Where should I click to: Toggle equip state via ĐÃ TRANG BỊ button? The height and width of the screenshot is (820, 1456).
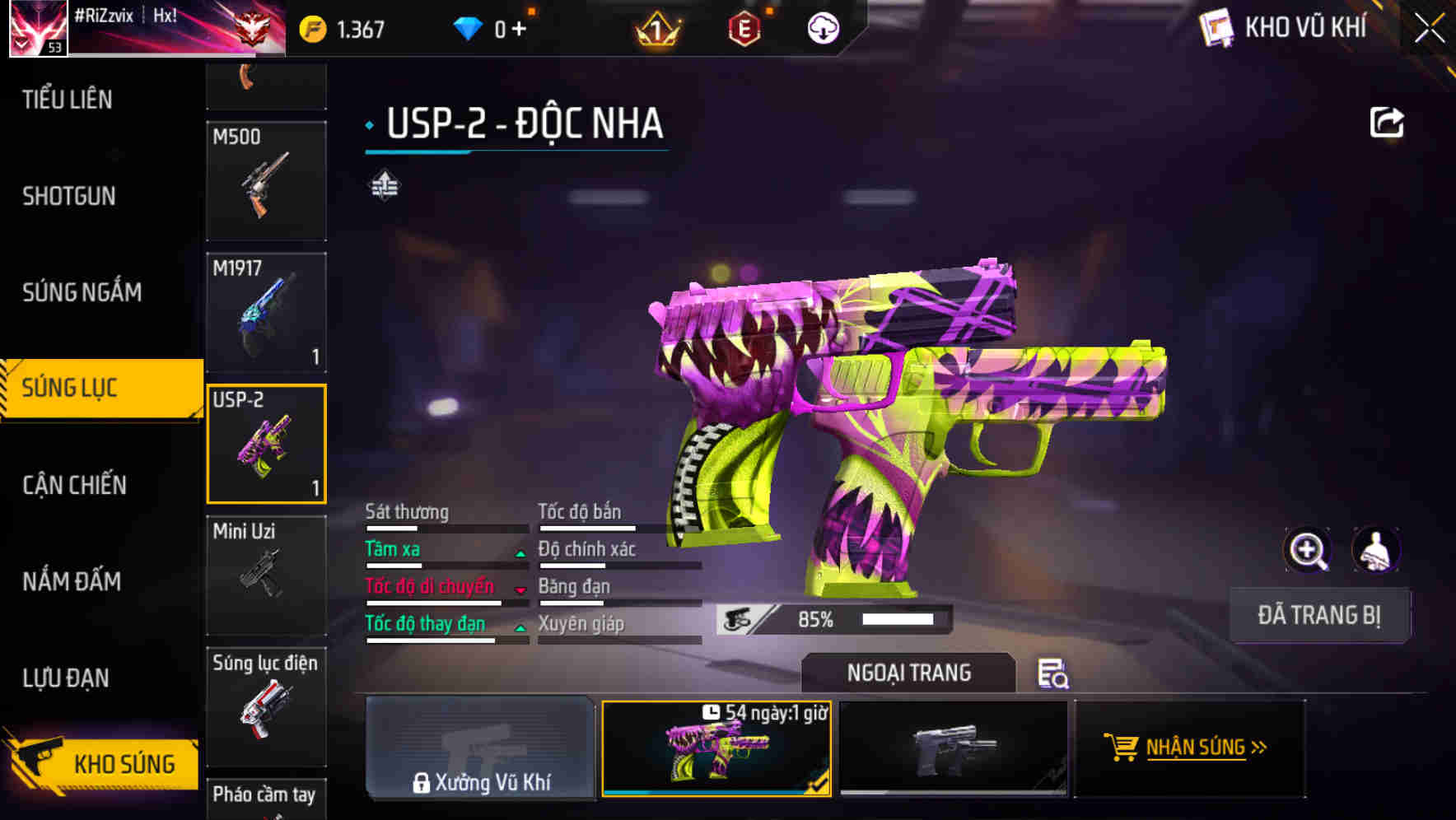click(1319, 615)
